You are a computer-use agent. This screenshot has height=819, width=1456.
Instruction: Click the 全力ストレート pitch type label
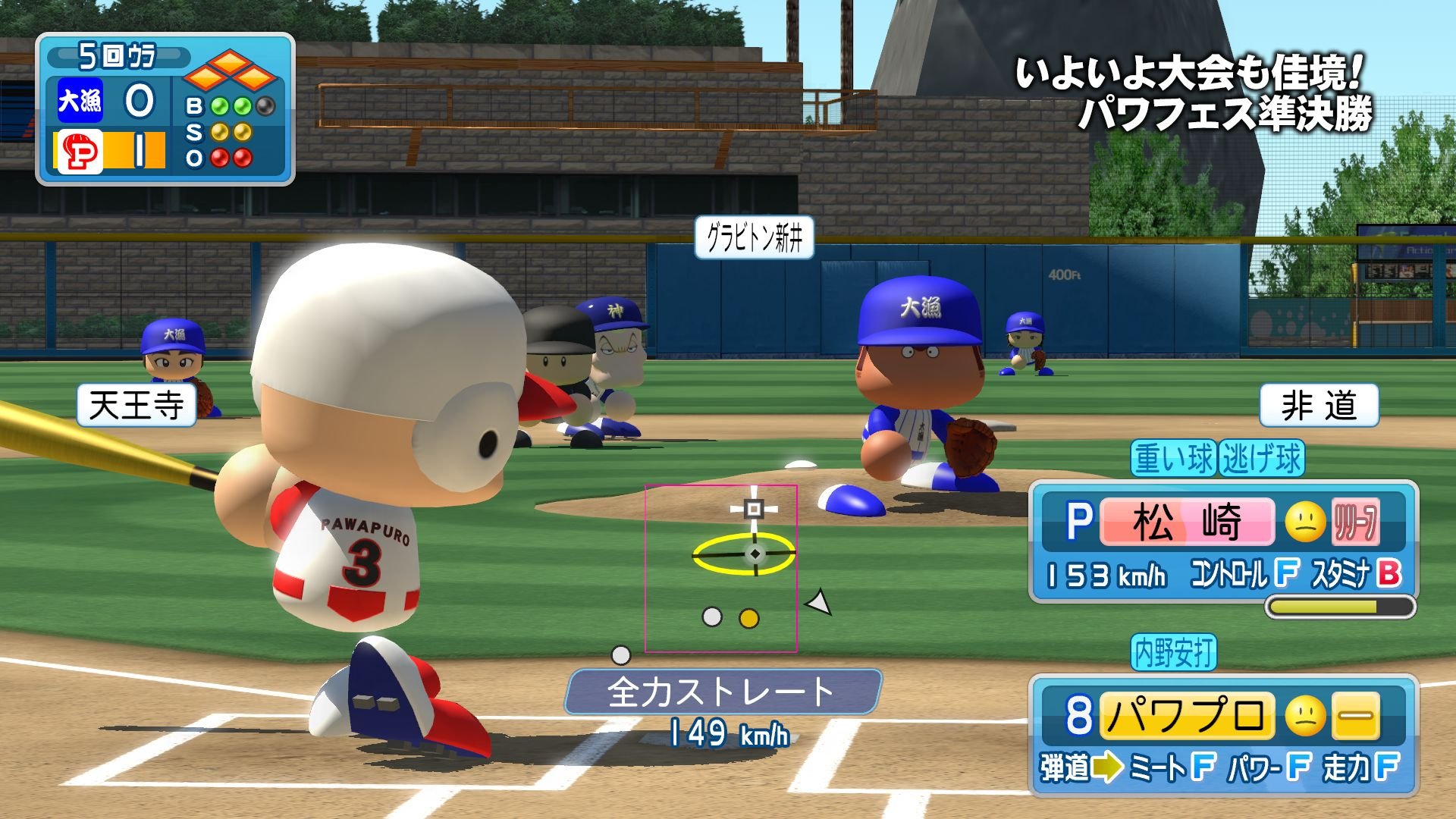(722, 692)
